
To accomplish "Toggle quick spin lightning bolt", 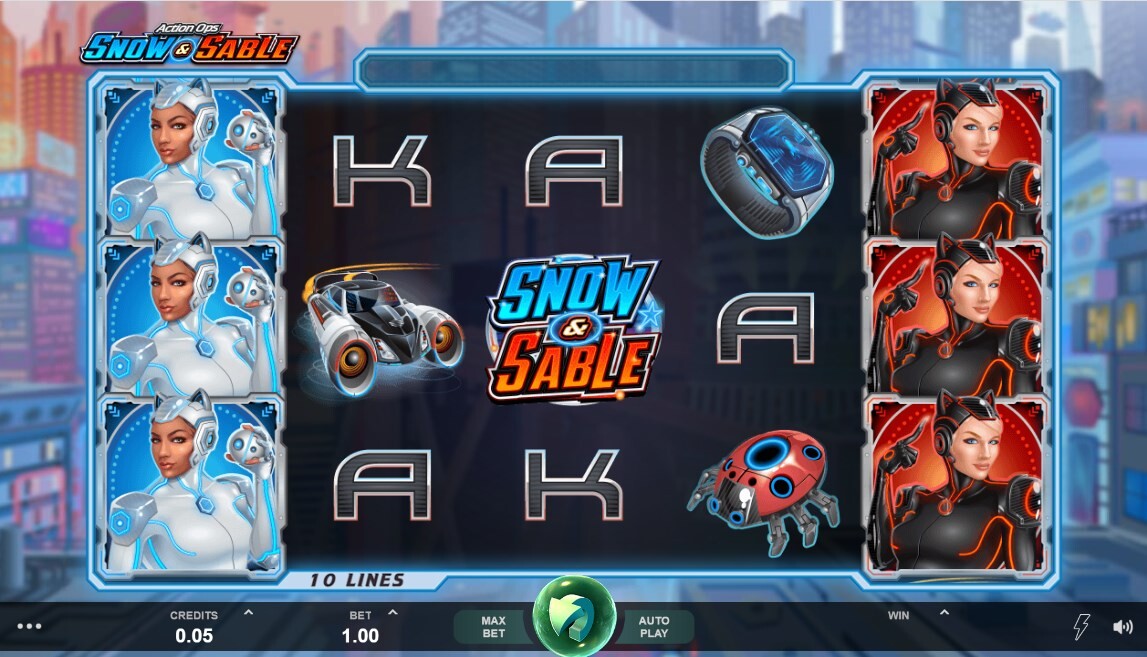I will point(1081,627).
